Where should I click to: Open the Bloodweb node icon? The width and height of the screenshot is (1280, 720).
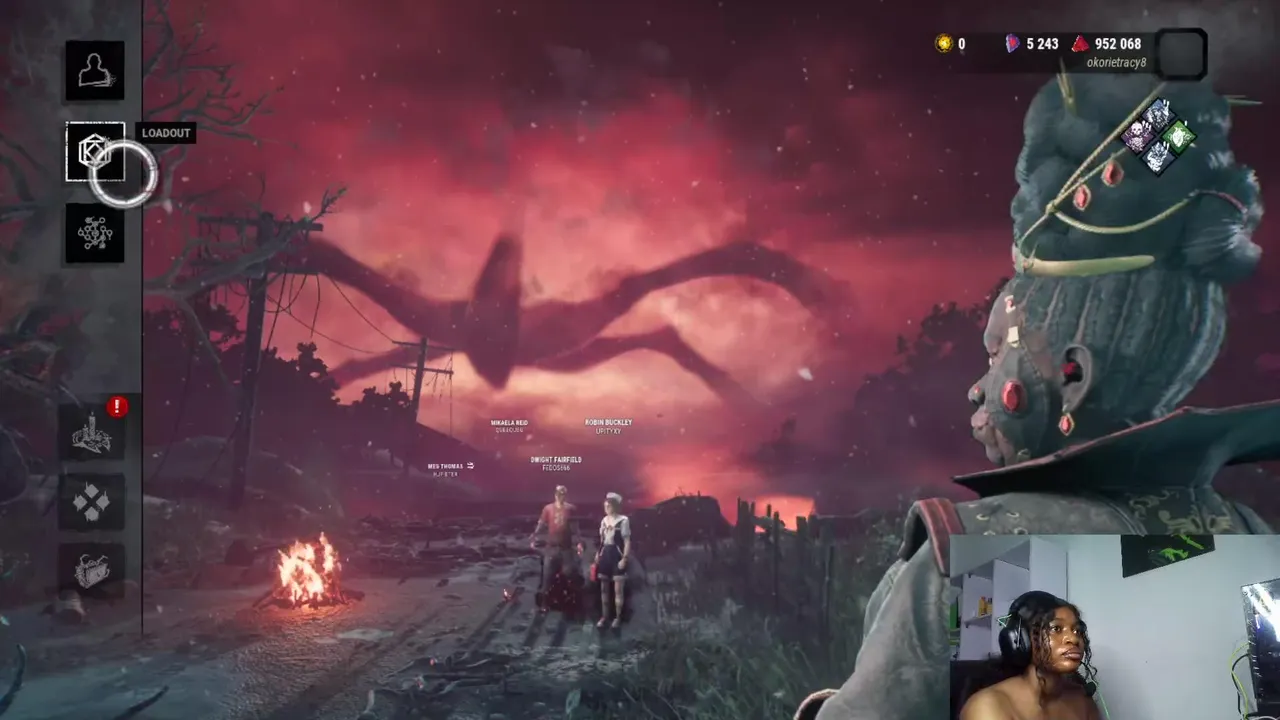click(95, 233)
